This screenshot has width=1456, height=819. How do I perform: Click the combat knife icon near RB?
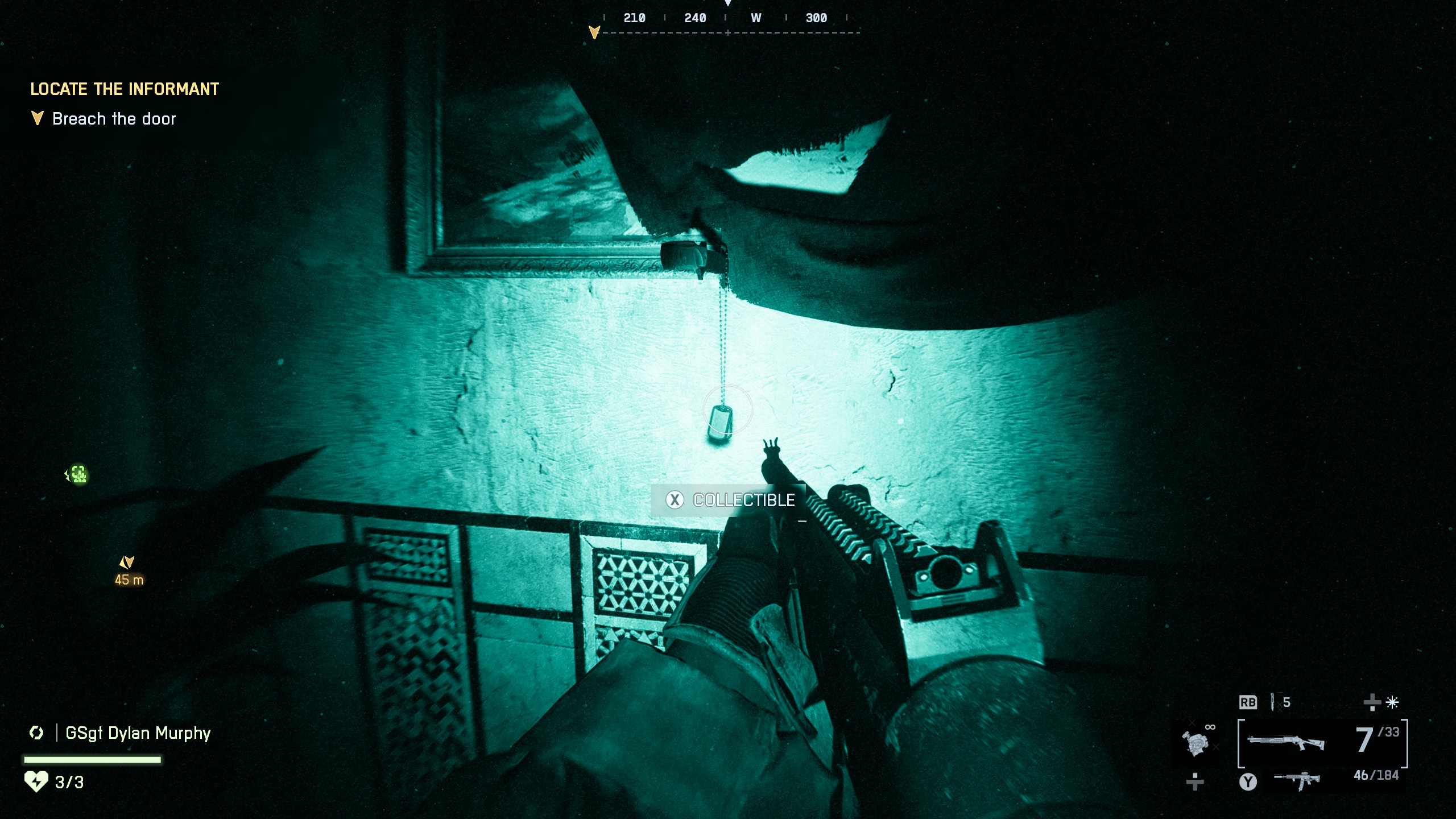click(x=1272, y=703)
